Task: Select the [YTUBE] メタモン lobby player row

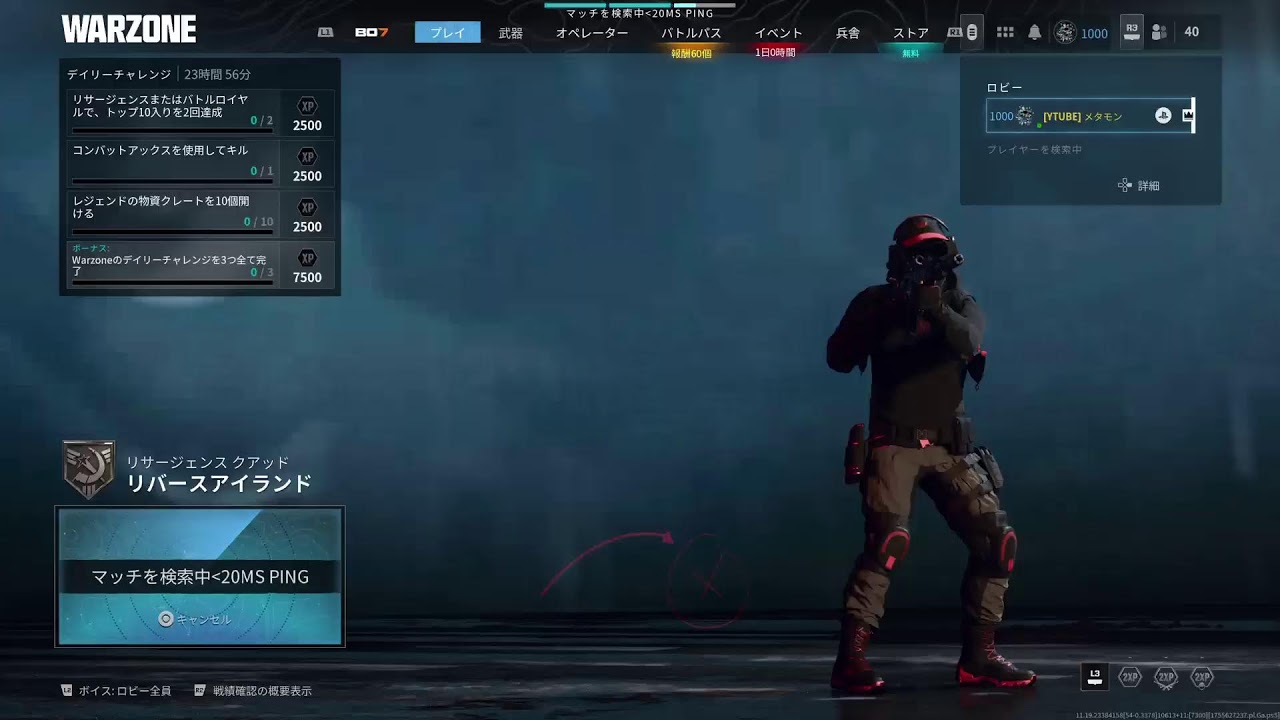Action: coord(1089,116)
